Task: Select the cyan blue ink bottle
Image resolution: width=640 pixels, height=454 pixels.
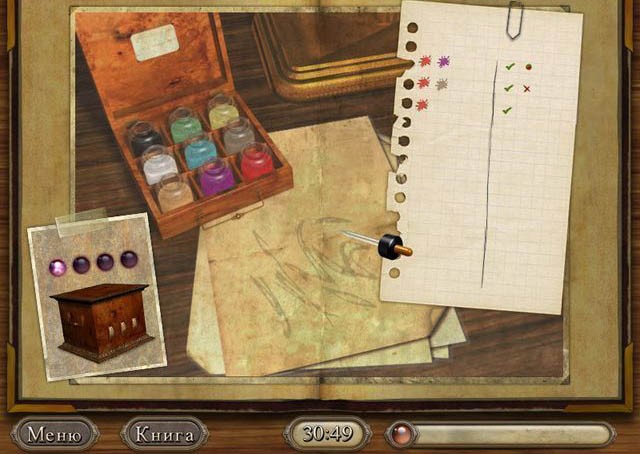Action: coord(201,151)
